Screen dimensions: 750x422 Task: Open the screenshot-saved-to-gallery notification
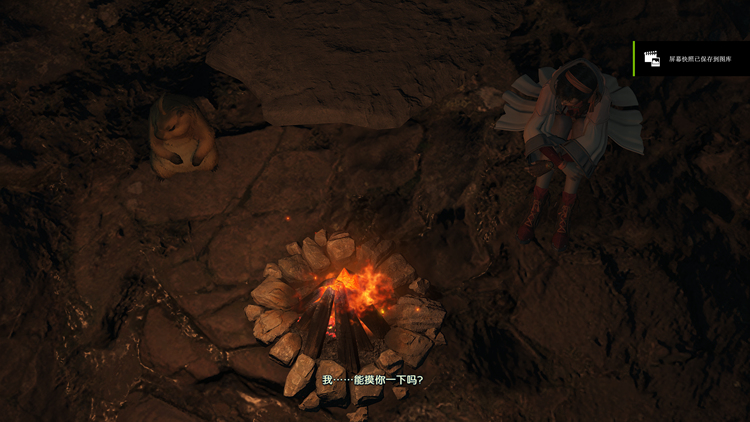click(692, 59)
